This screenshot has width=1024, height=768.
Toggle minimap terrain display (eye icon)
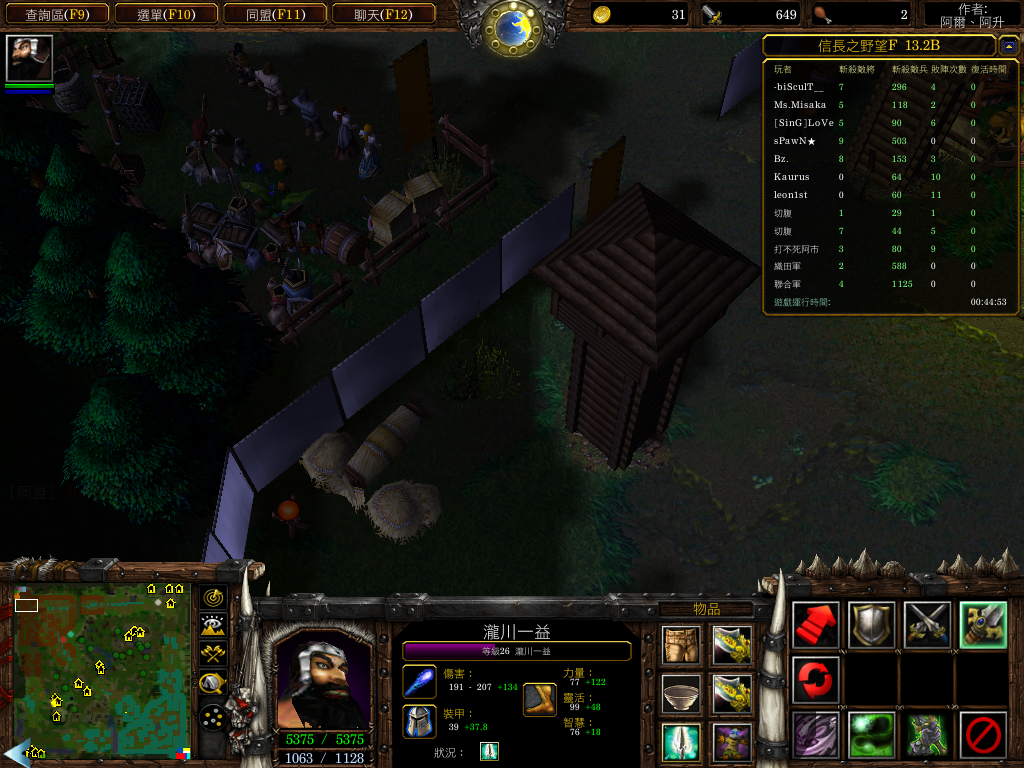coord(212,626)
